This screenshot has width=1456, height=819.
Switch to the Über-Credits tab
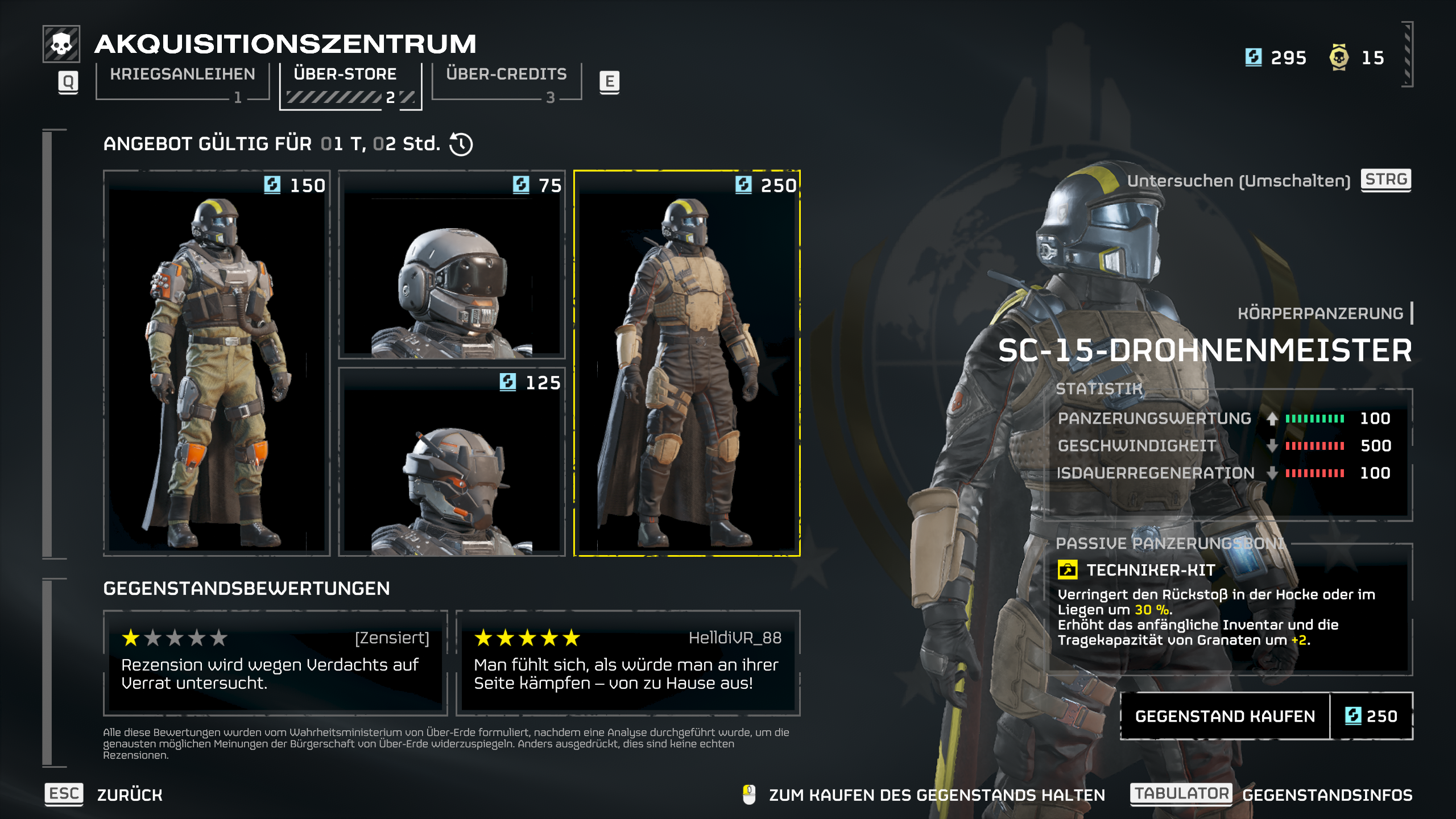click(505, 73)
